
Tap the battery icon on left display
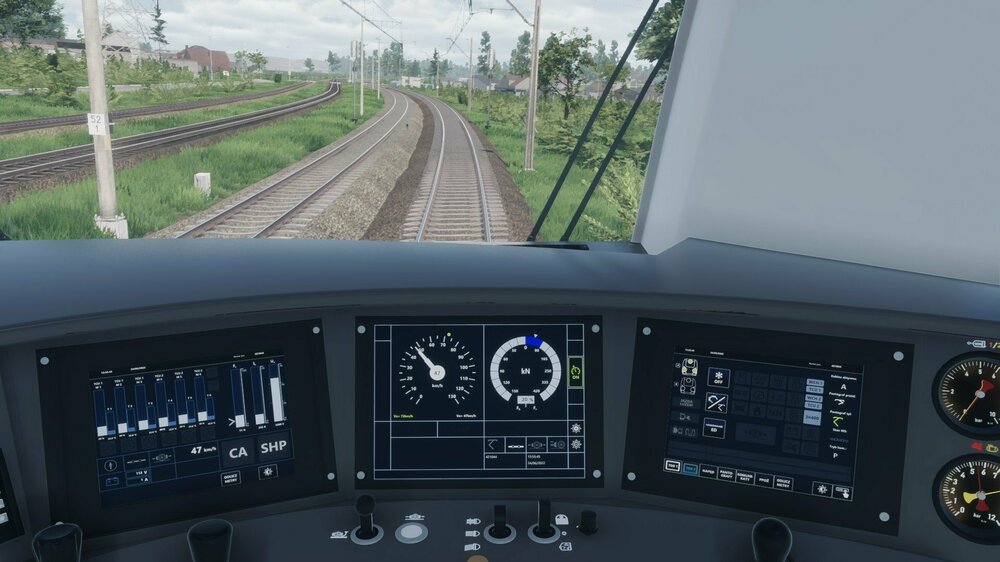(x=111, y=481)
